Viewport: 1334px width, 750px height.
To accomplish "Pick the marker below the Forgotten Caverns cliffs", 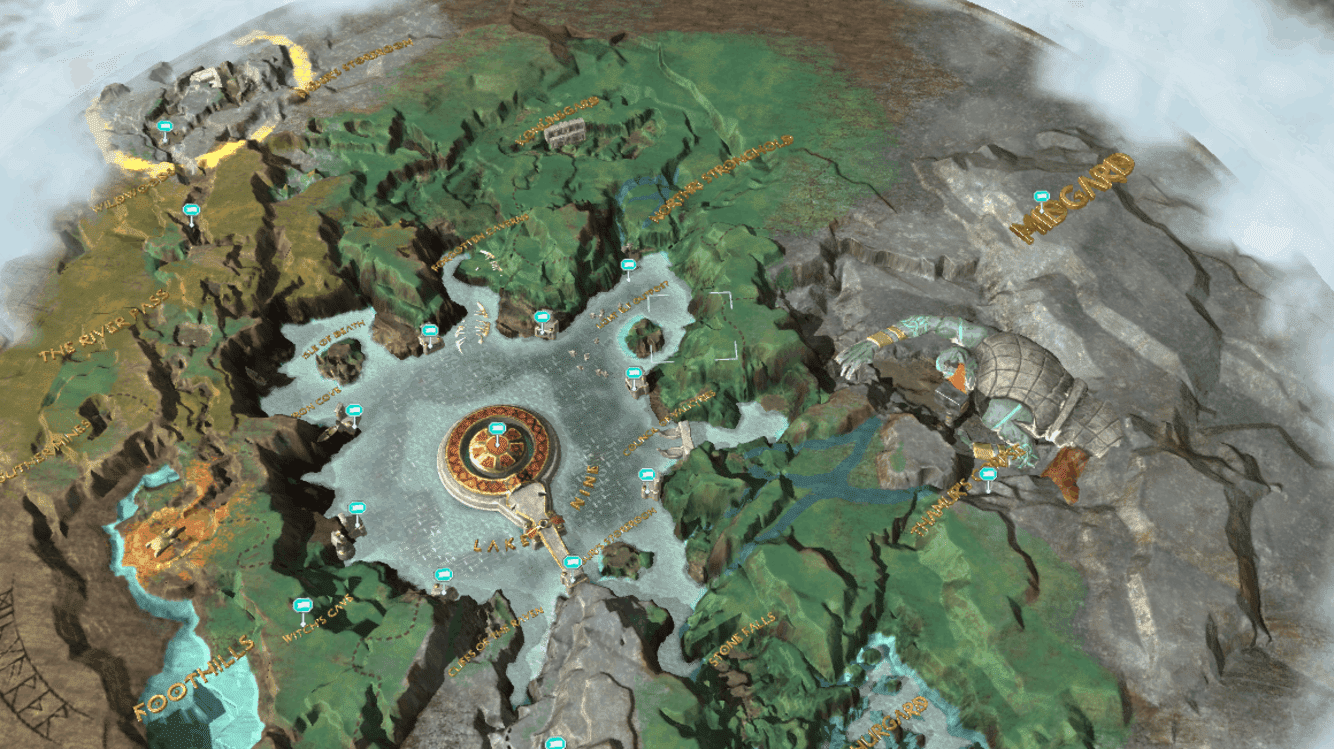I will 542,317.
